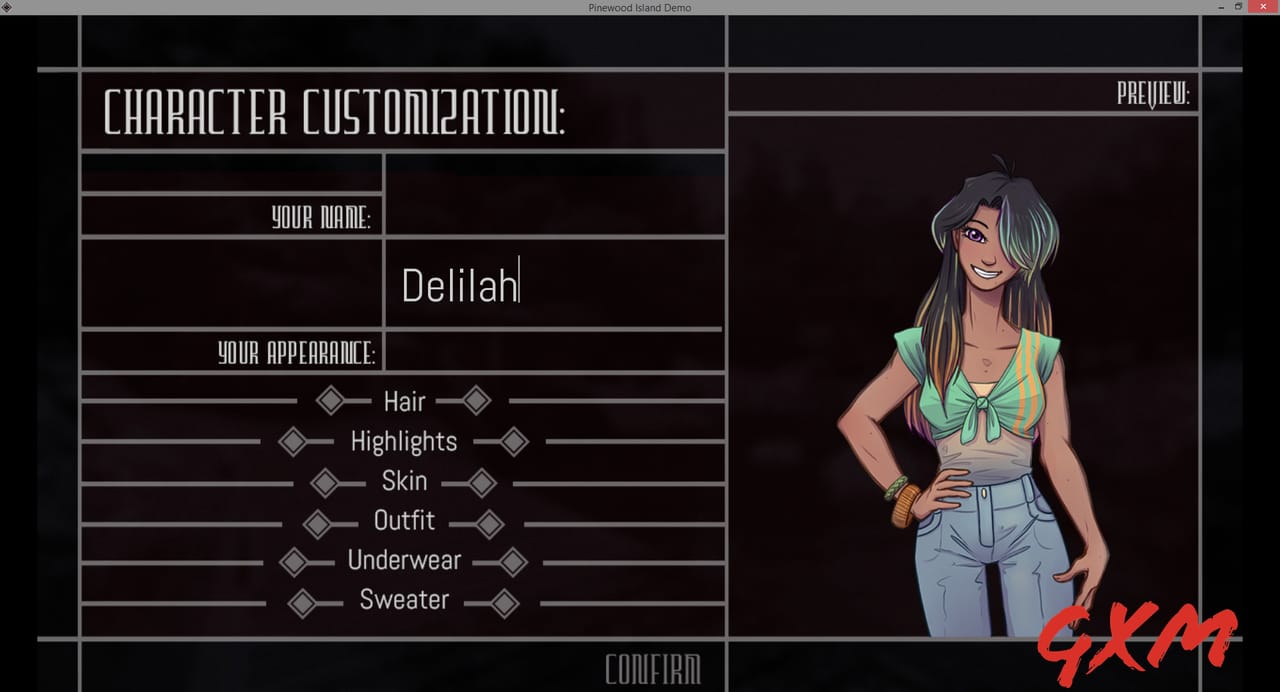Show next Underwear option
The image size is (1280, 692).
(513, 562)
